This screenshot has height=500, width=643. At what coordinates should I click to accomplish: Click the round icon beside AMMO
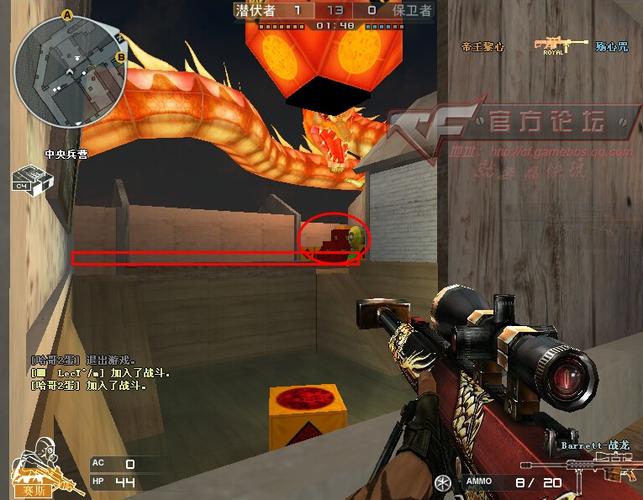click(x=443, y=484)
